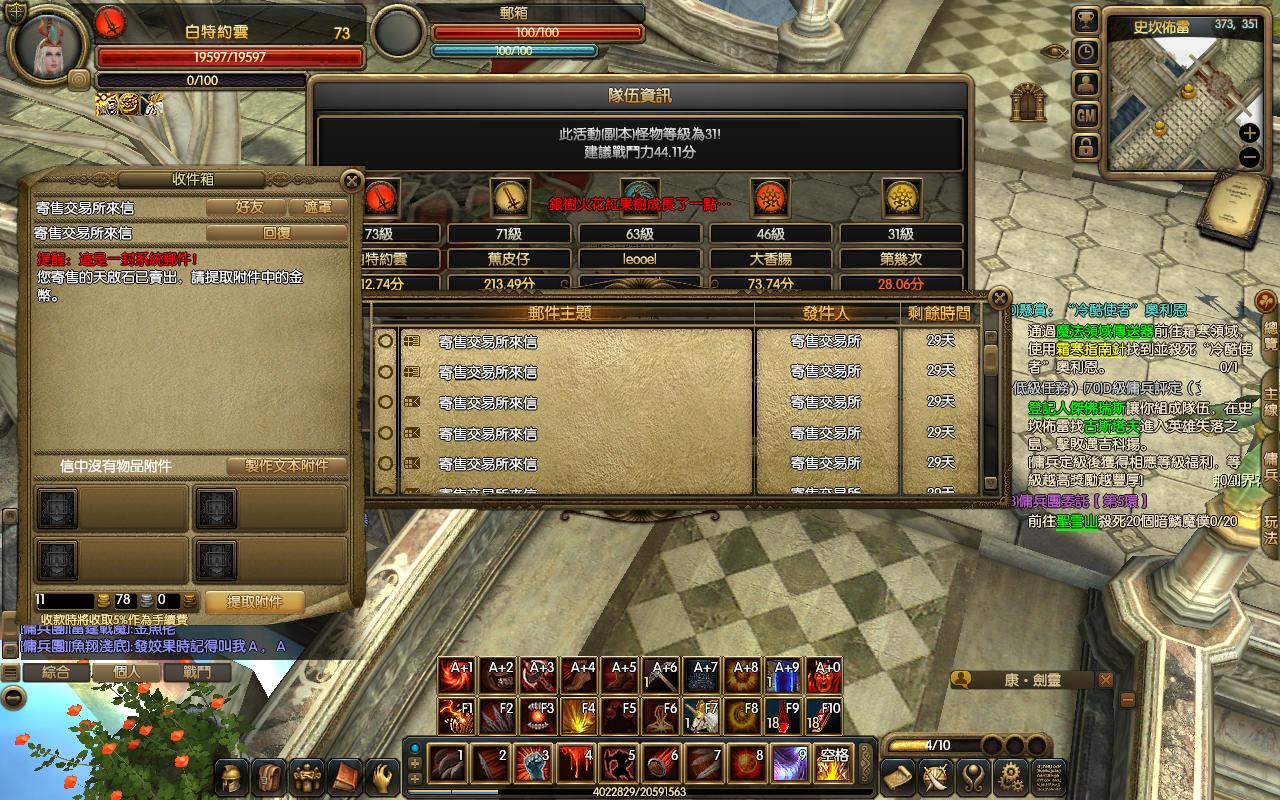Switch to the 個人 chat tab
The width and height of the screenshot is (1280, 800).
pyautogui.click(x=127, y=672)
